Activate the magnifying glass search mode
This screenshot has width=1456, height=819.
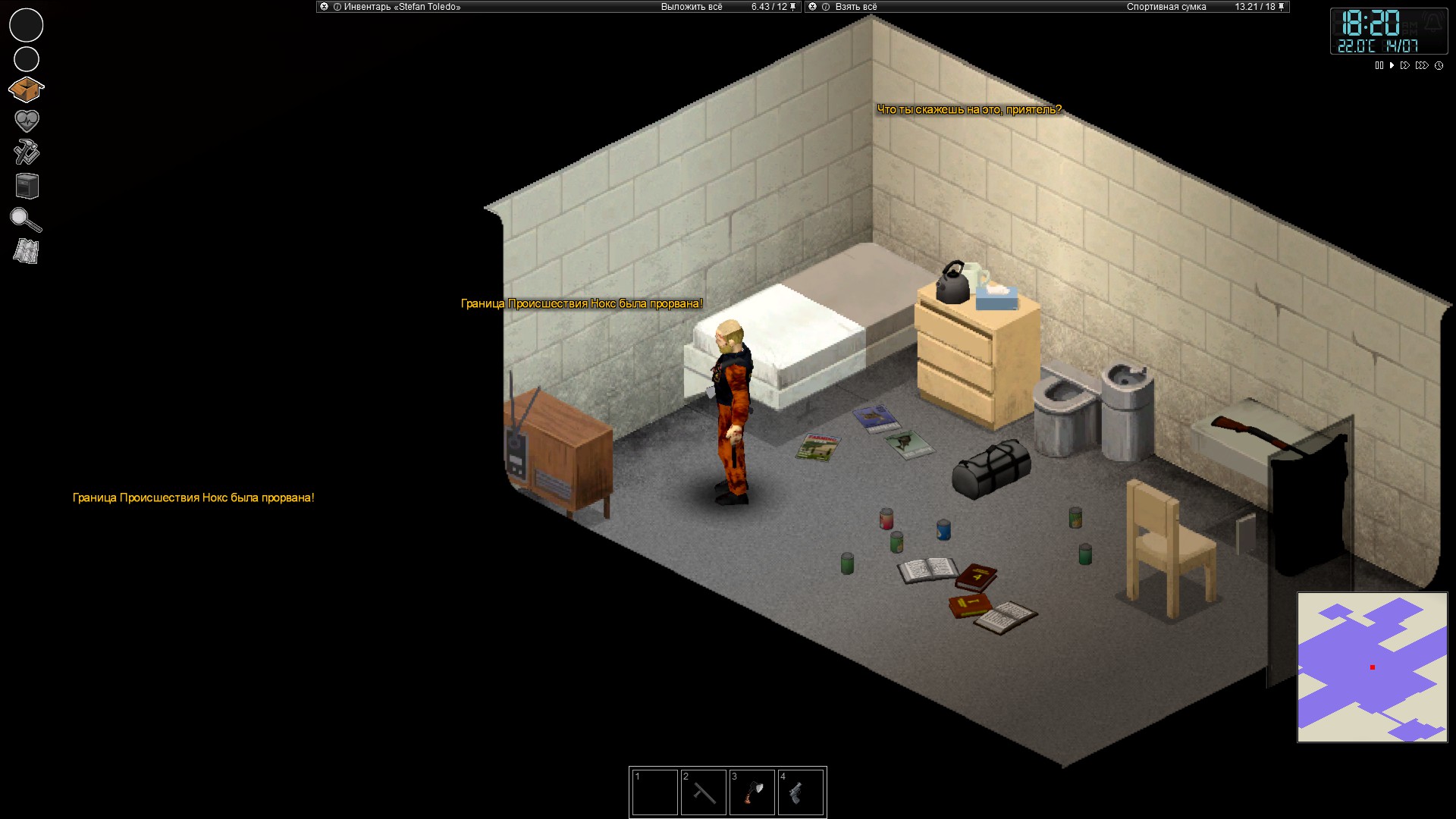click(x=26, y=220)
